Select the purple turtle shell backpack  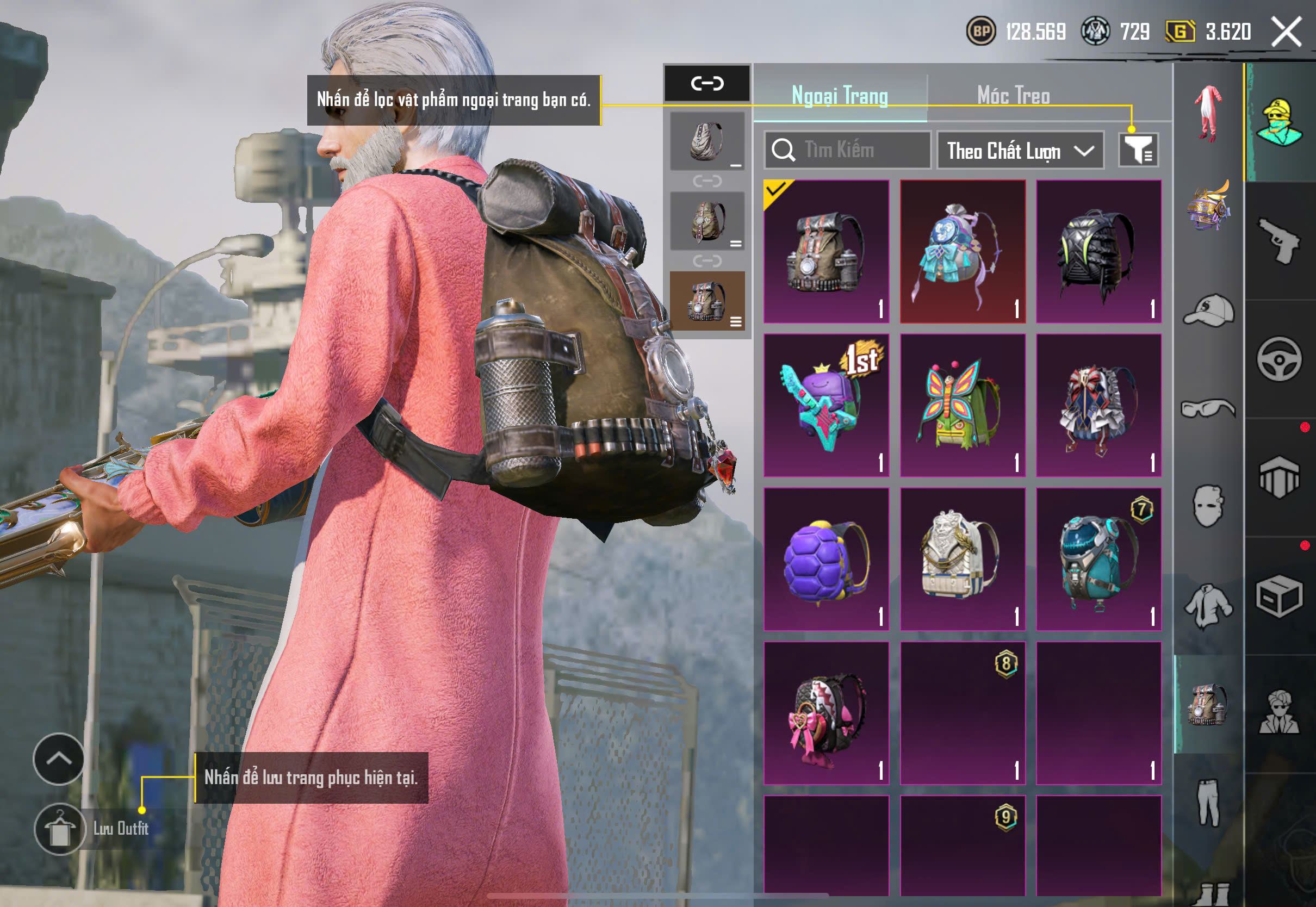[826, 559]
